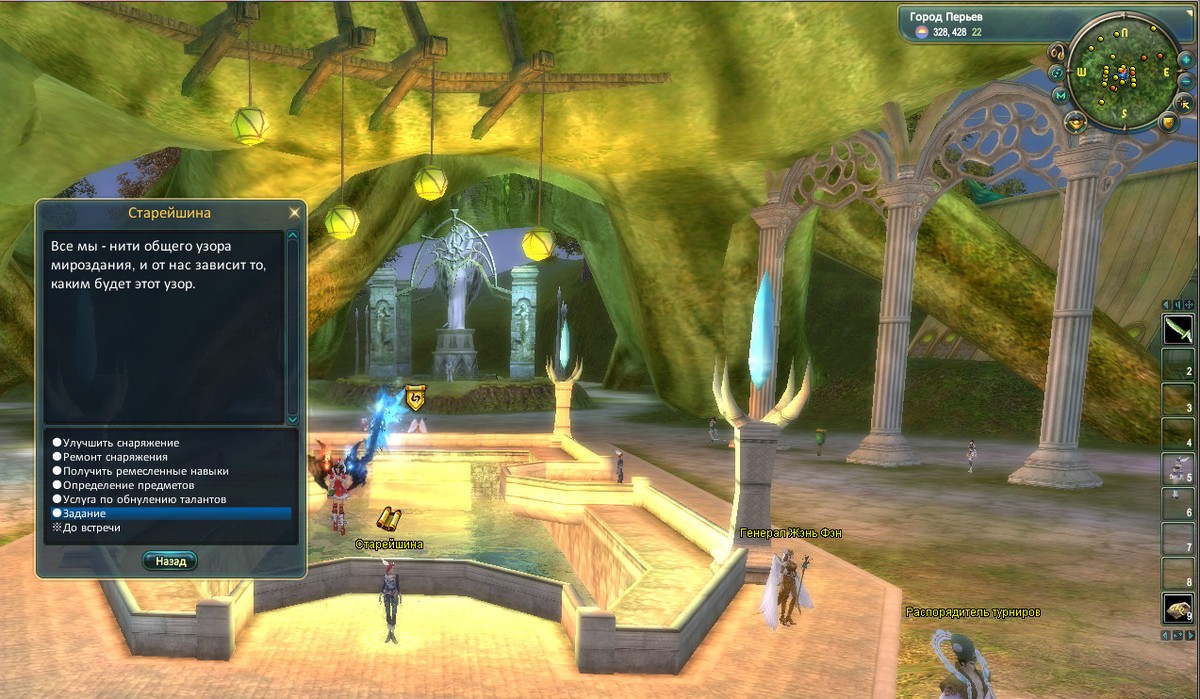Zoom in the minimap with plus button
This screenshot has width=1200, height=699.
1186,60
